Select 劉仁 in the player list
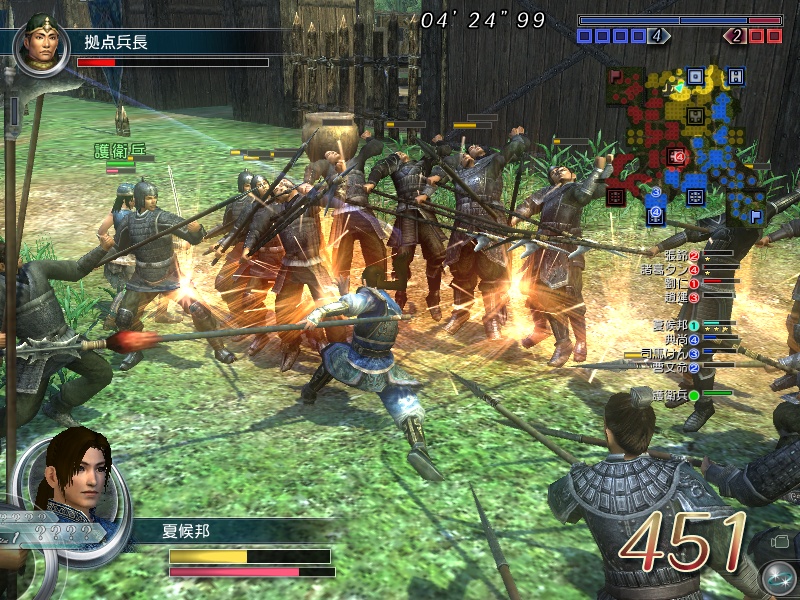Viewport: 800px width, 600px height. 678,283
